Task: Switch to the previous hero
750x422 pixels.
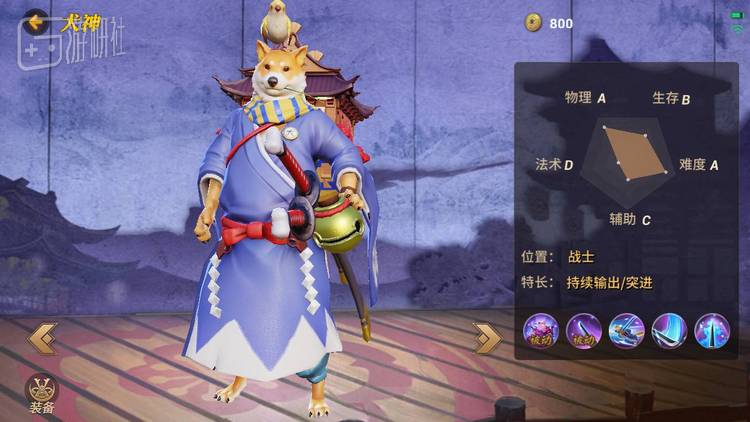Action: click(42, 339)
